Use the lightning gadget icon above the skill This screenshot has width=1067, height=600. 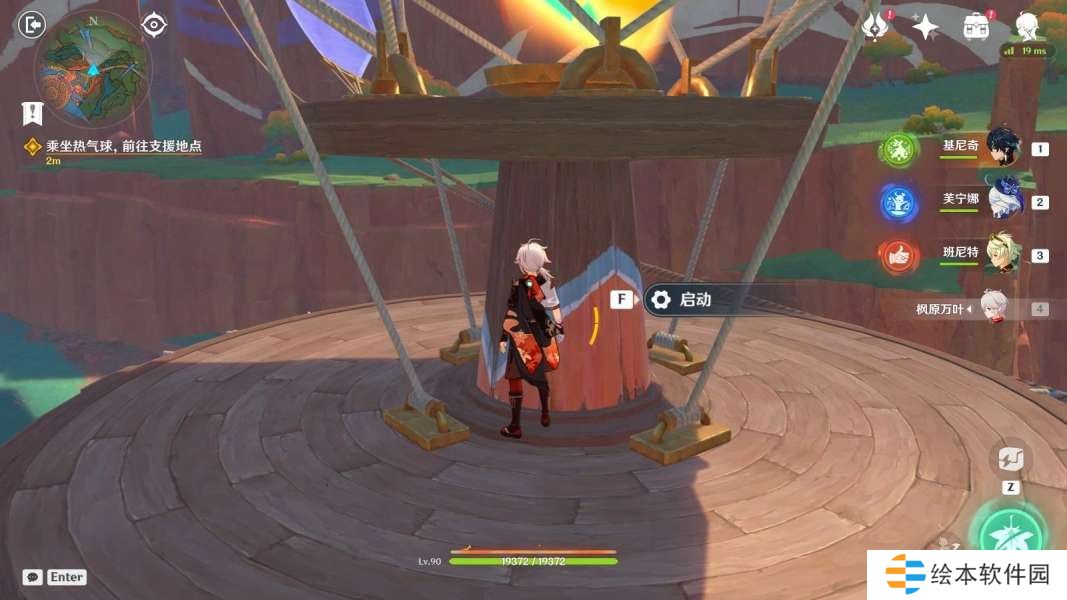coord(1010,460)
